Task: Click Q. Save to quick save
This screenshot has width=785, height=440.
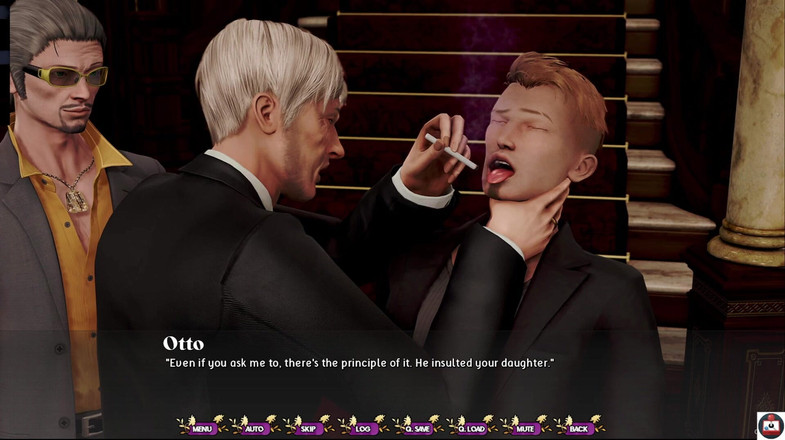Action: tap(416, 428)
